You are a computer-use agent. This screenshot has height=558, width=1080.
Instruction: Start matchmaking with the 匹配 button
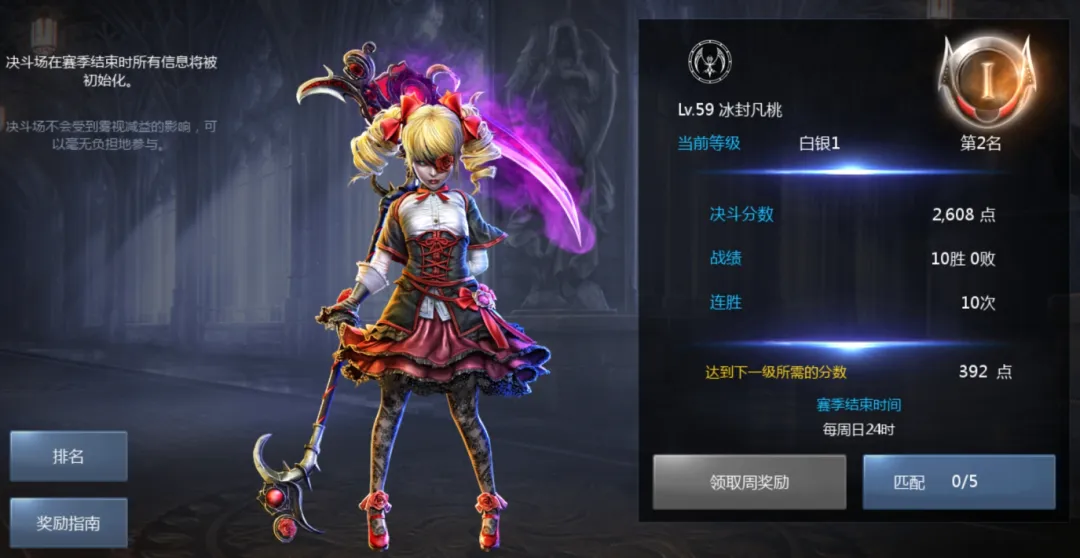958,482
